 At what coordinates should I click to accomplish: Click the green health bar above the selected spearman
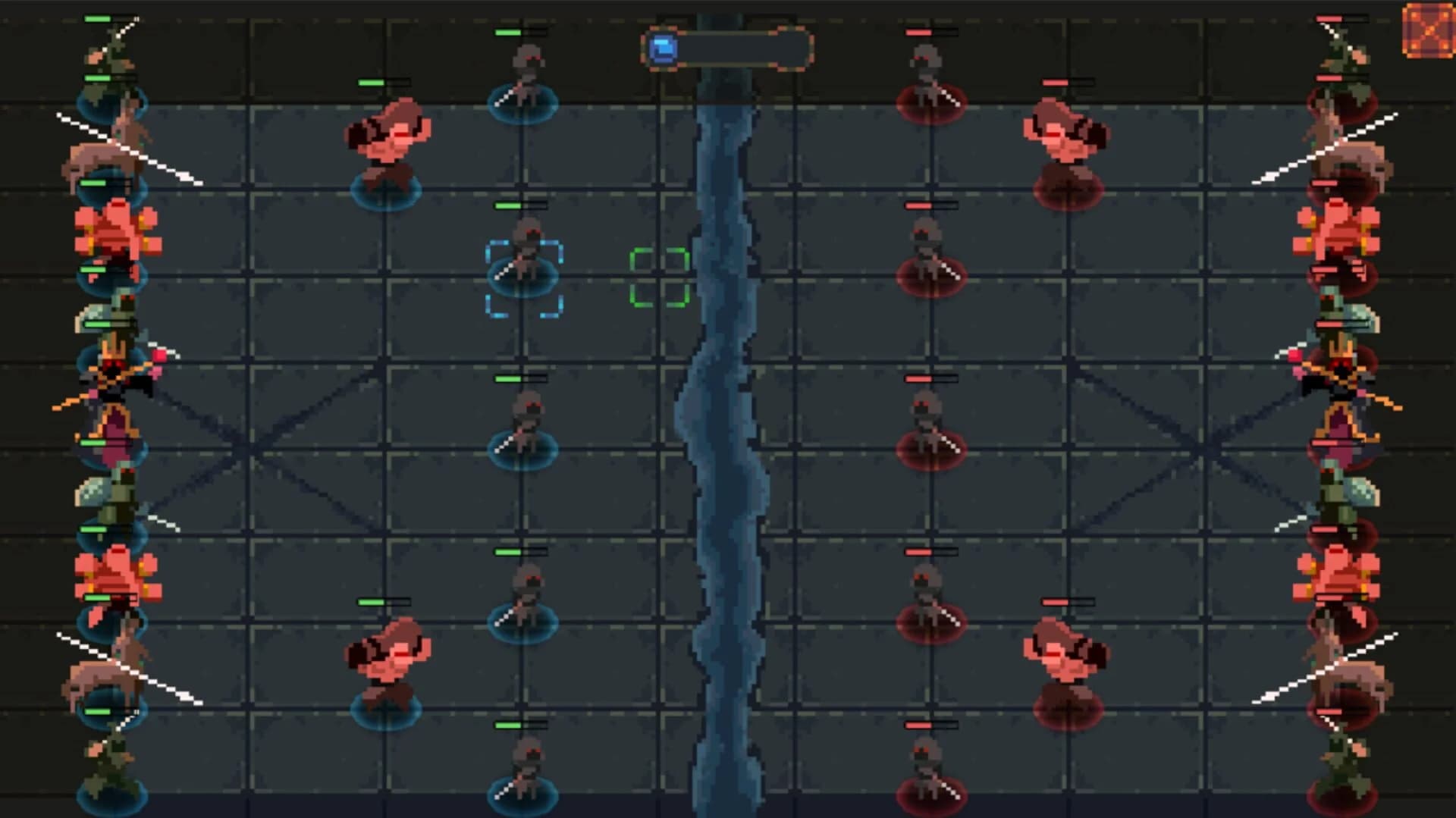519,206
